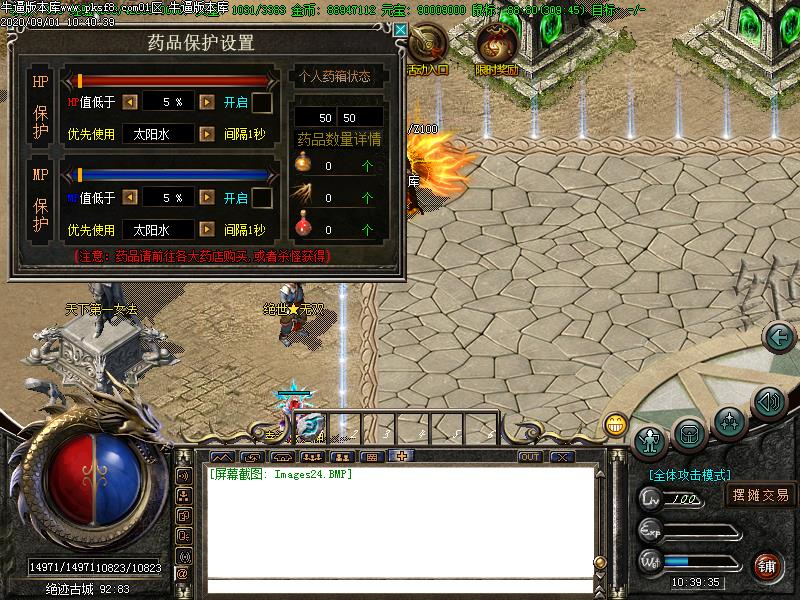The image size is (800, 600).
Task: Open the 活动入口 event entrance icon
Action: click(428, 47)
